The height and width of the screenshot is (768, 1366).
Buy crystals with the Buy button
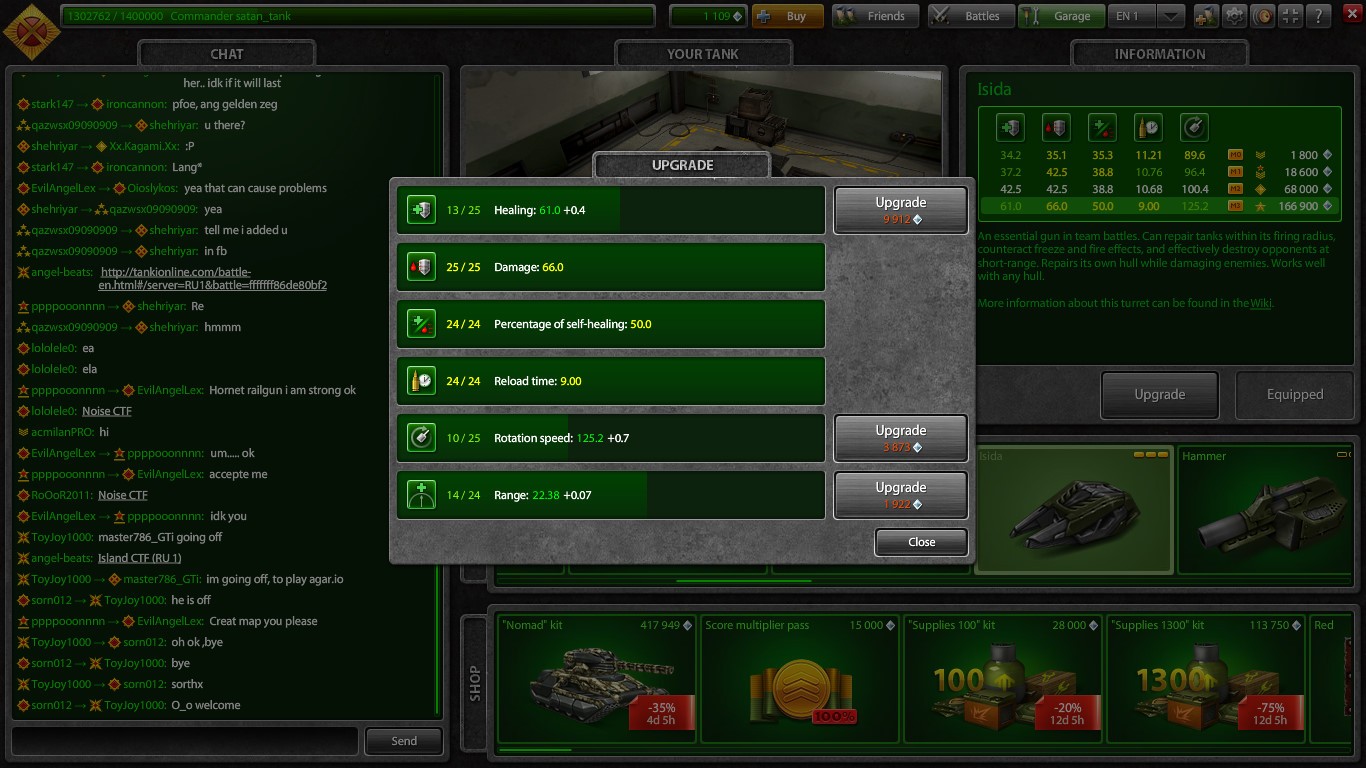787,16
